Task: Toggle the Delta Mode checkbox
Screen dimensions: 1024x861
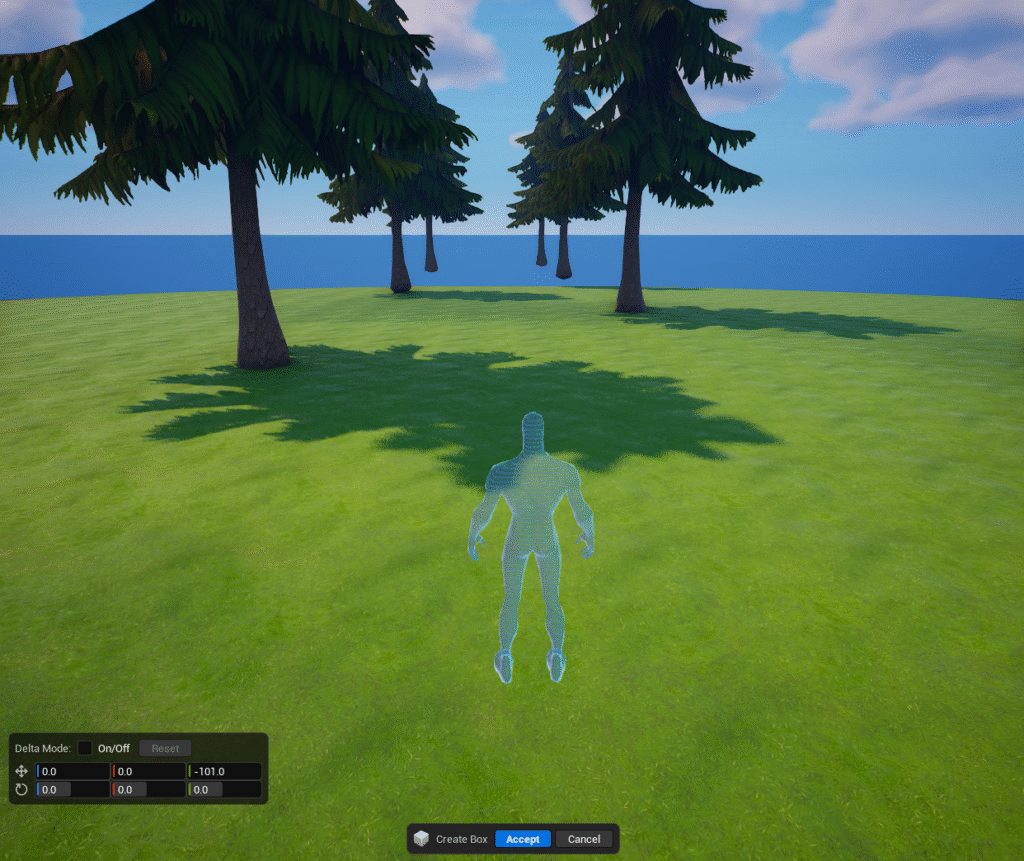Action: point(85,748)
